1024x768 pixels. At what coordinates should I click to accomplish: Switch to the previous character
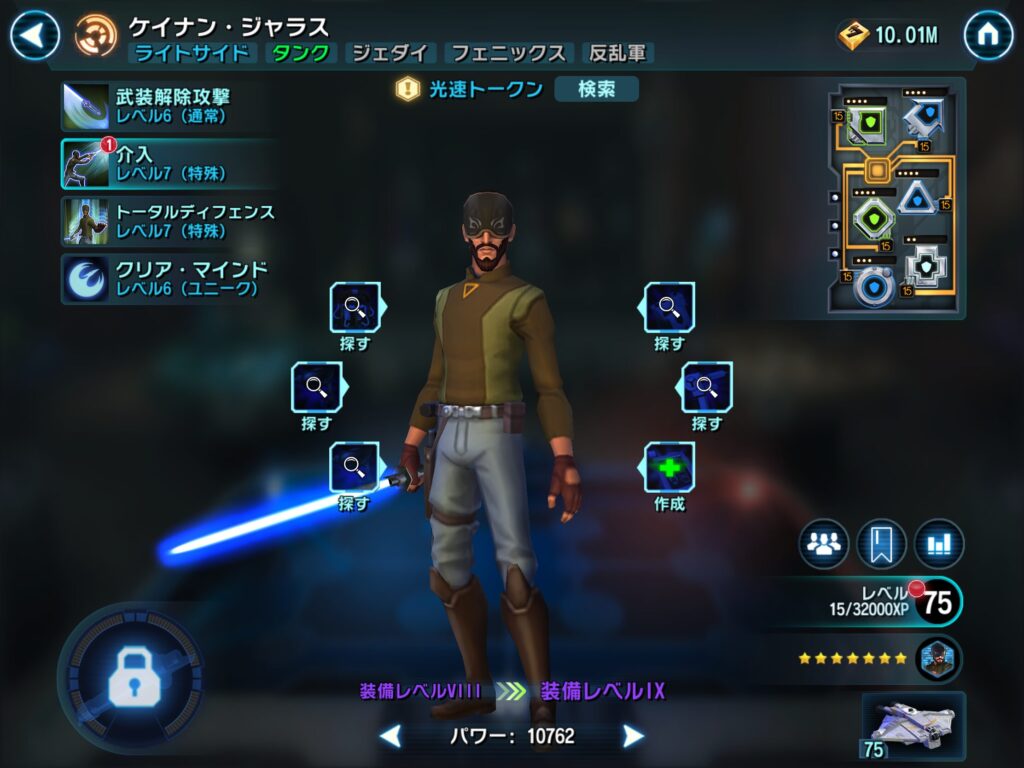(x=391, y=737)
